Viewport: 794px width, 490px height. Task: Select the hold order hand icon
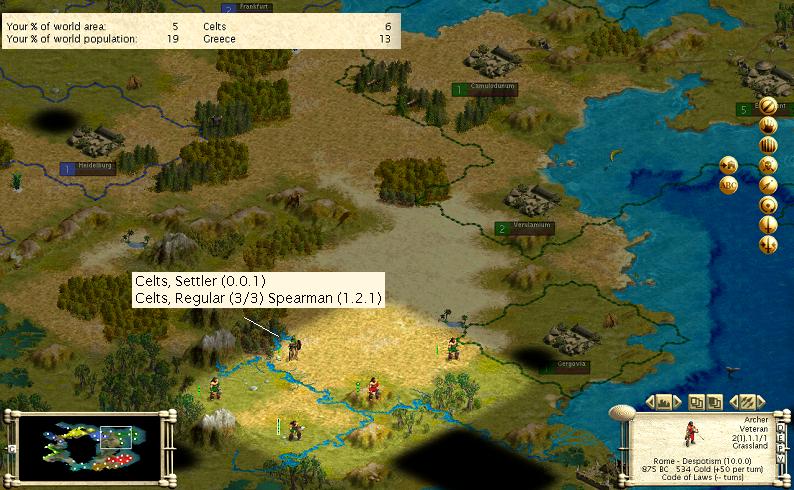769,126
